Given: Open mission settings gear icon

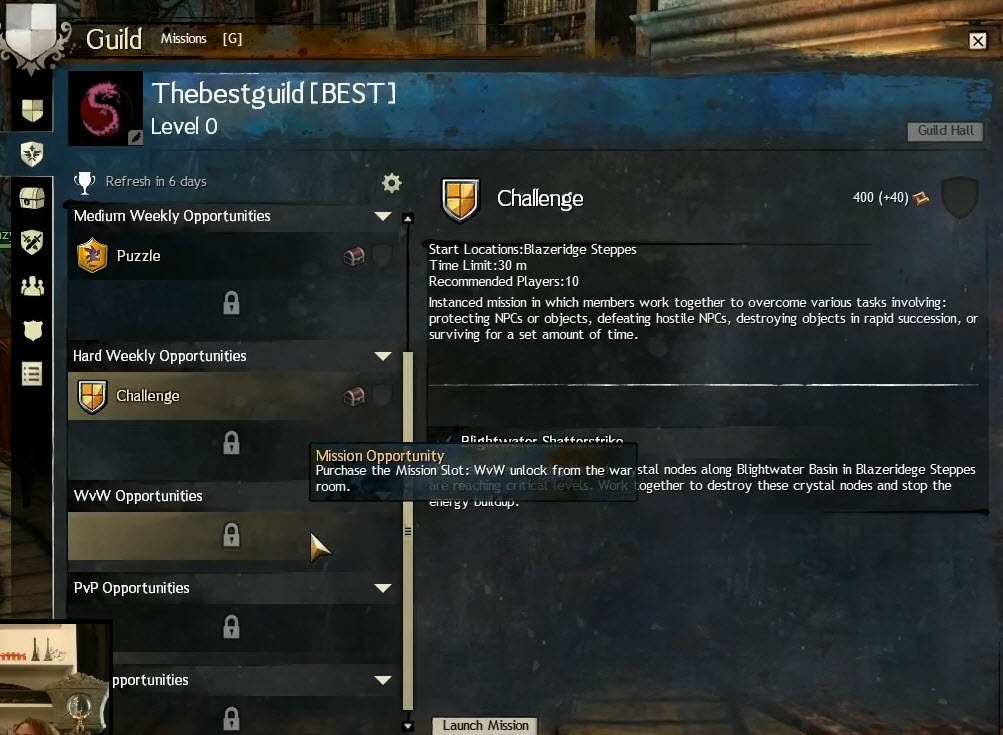Looking at the screenshot, I should pyautogui.click(x=391, y=183).
